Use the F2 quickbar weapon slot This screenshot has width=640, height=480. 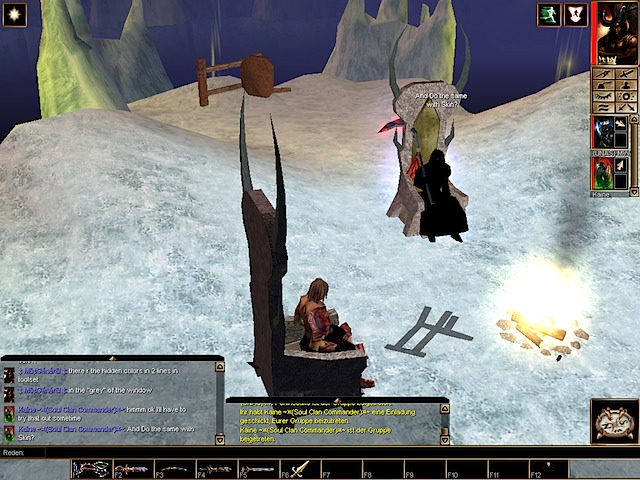134,469
